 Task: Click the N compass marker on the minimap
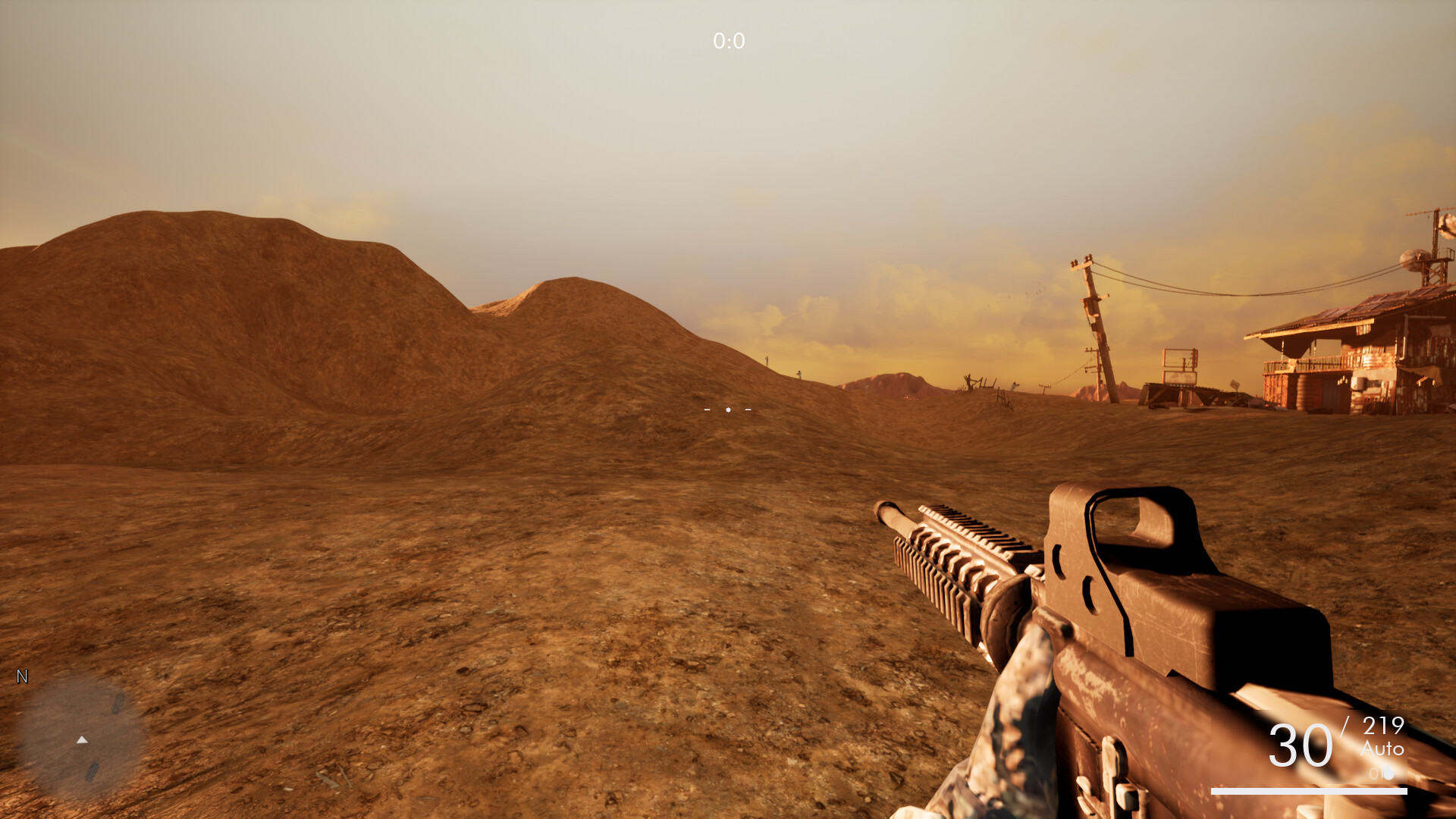click(x=22, y=675)
